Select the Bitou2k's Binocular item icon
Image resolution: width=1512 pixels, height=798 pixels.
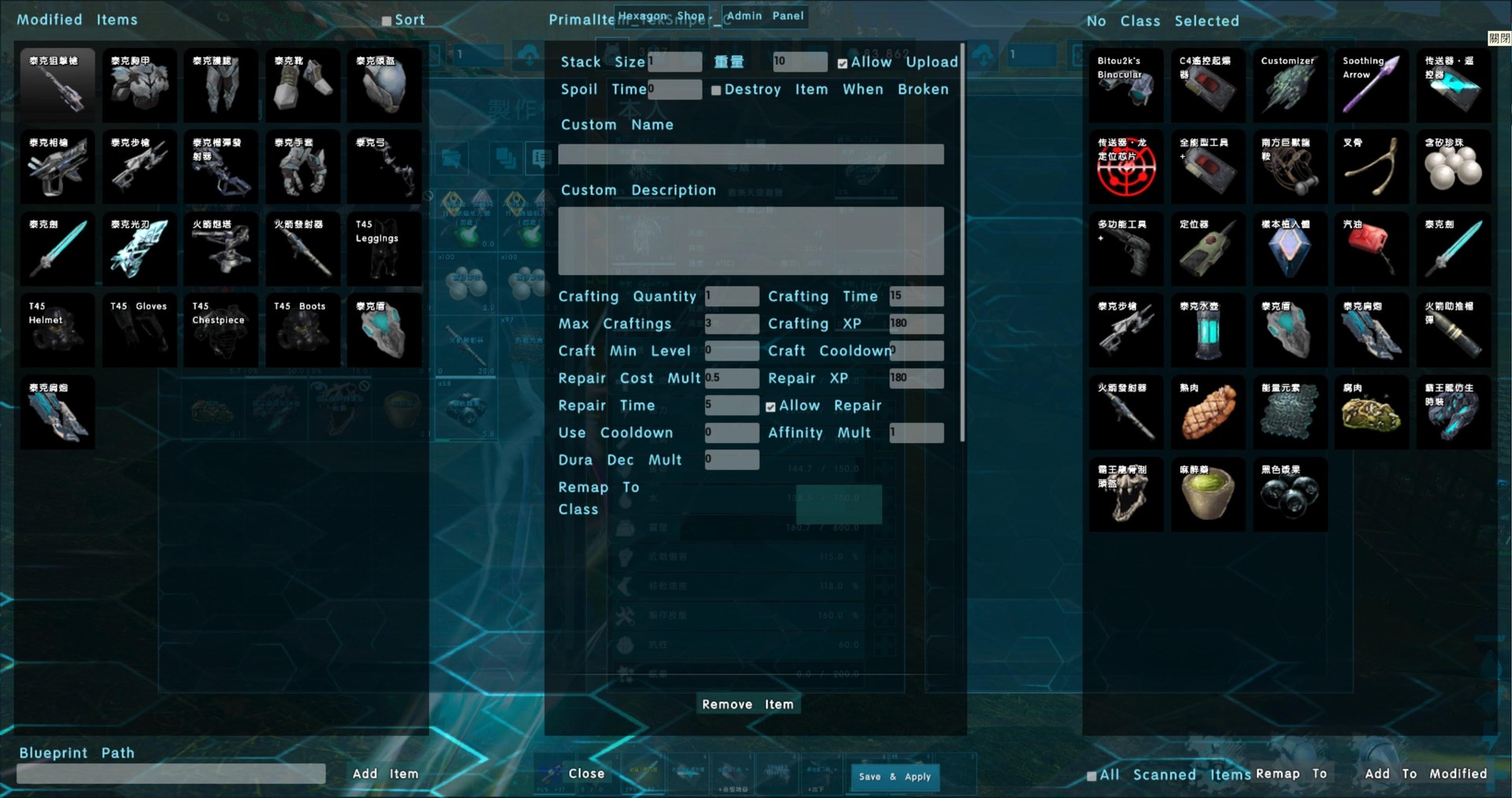click(x=1125, y=85)
